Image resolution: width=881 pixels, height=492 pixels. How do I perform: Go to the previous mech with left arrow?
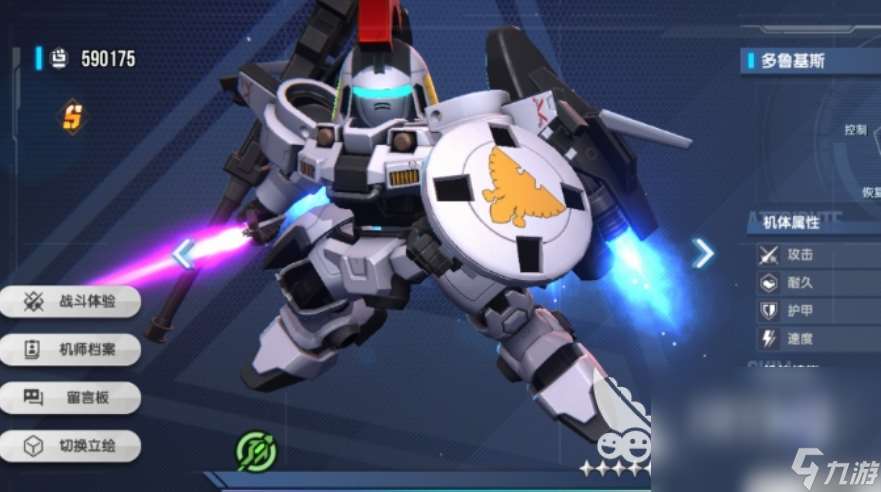[x=182, y=254]
